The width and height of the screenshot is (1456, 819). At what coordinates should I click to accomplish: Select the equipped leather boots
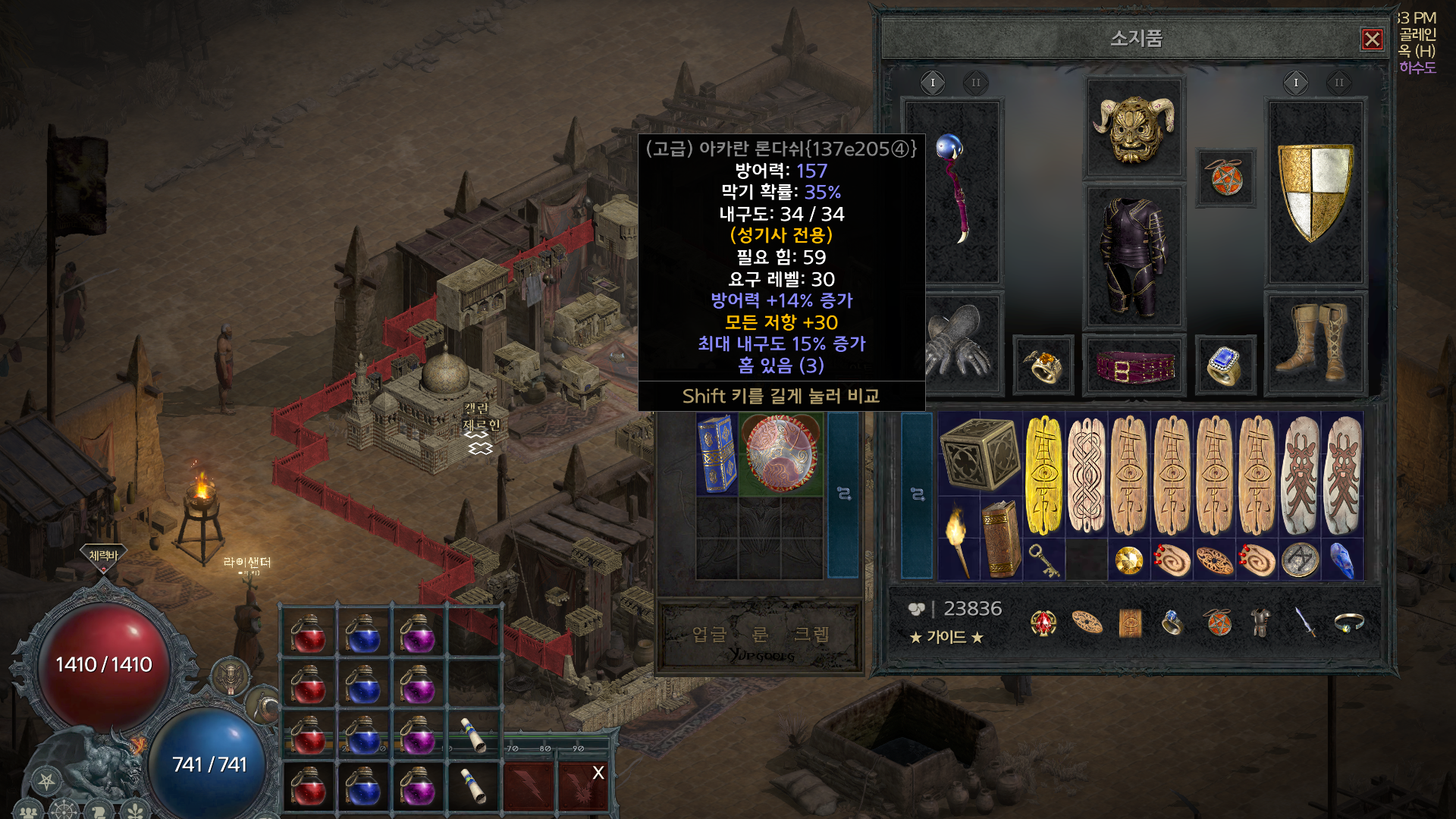pyautogui.click(x=1315, y=343)
